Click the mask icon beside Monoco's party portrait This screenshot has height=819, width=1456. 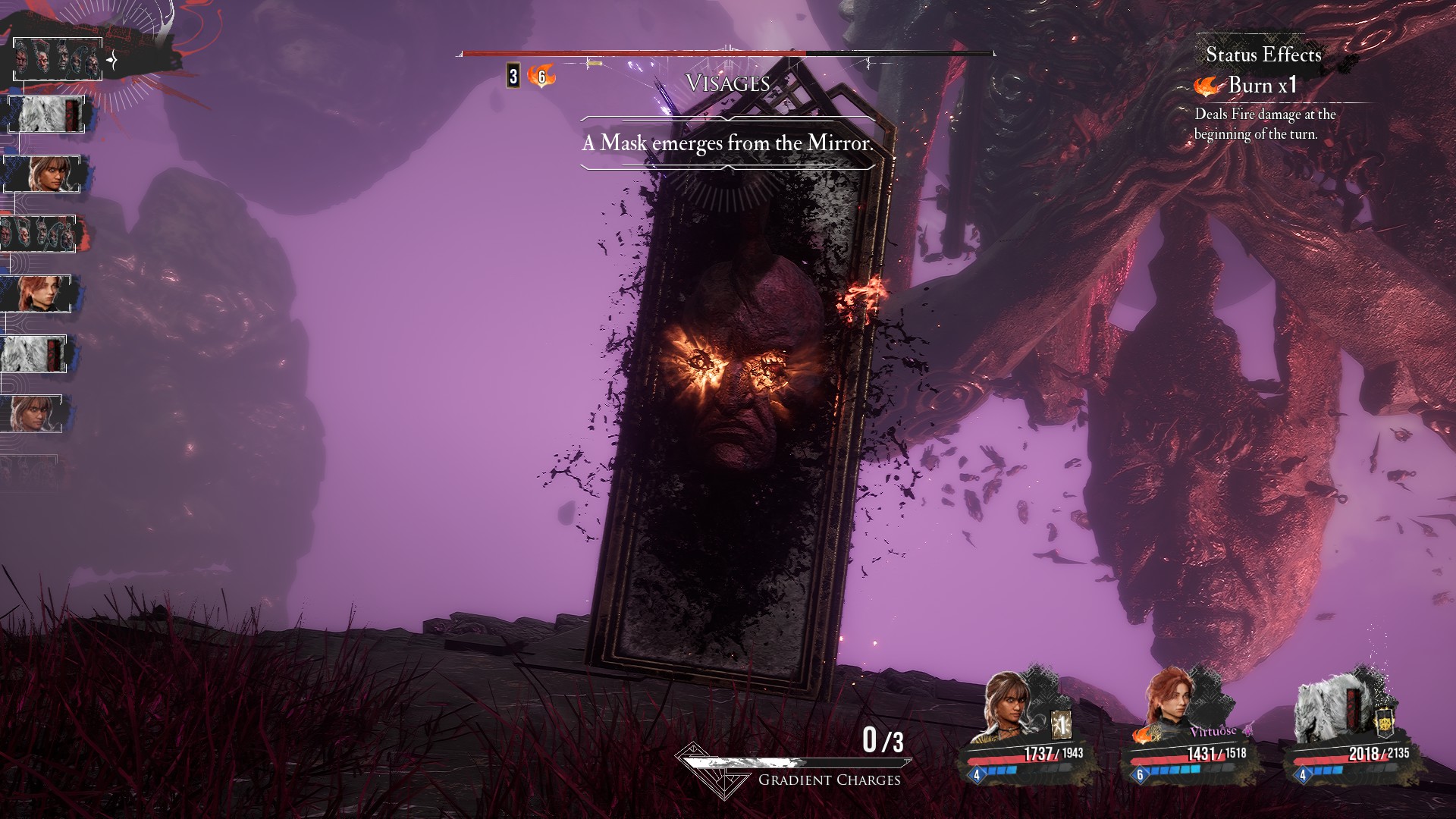[x=1385, y=723]
